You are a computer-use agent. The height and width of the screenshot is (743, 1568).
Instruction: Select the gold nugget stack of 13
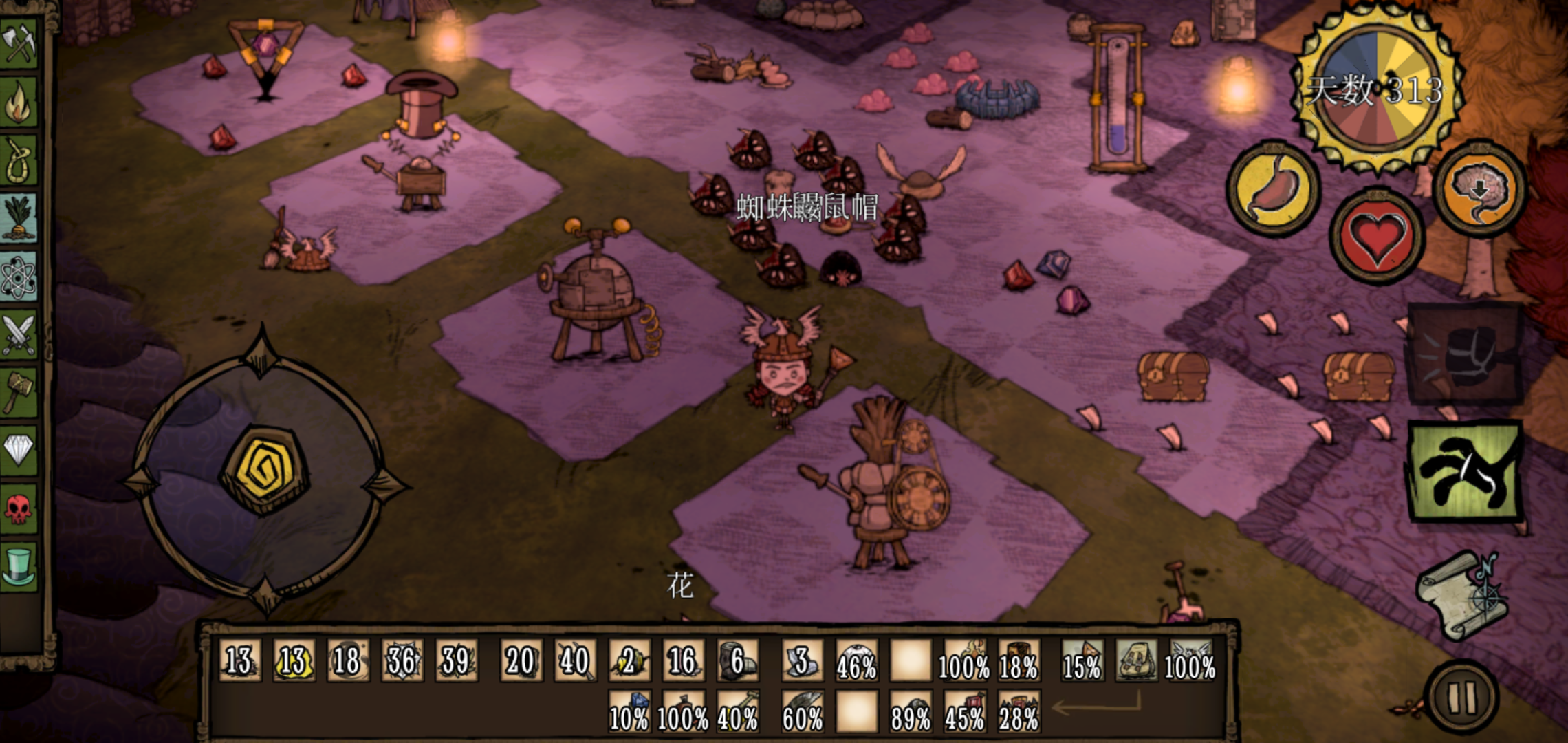(x=294, y=660)
